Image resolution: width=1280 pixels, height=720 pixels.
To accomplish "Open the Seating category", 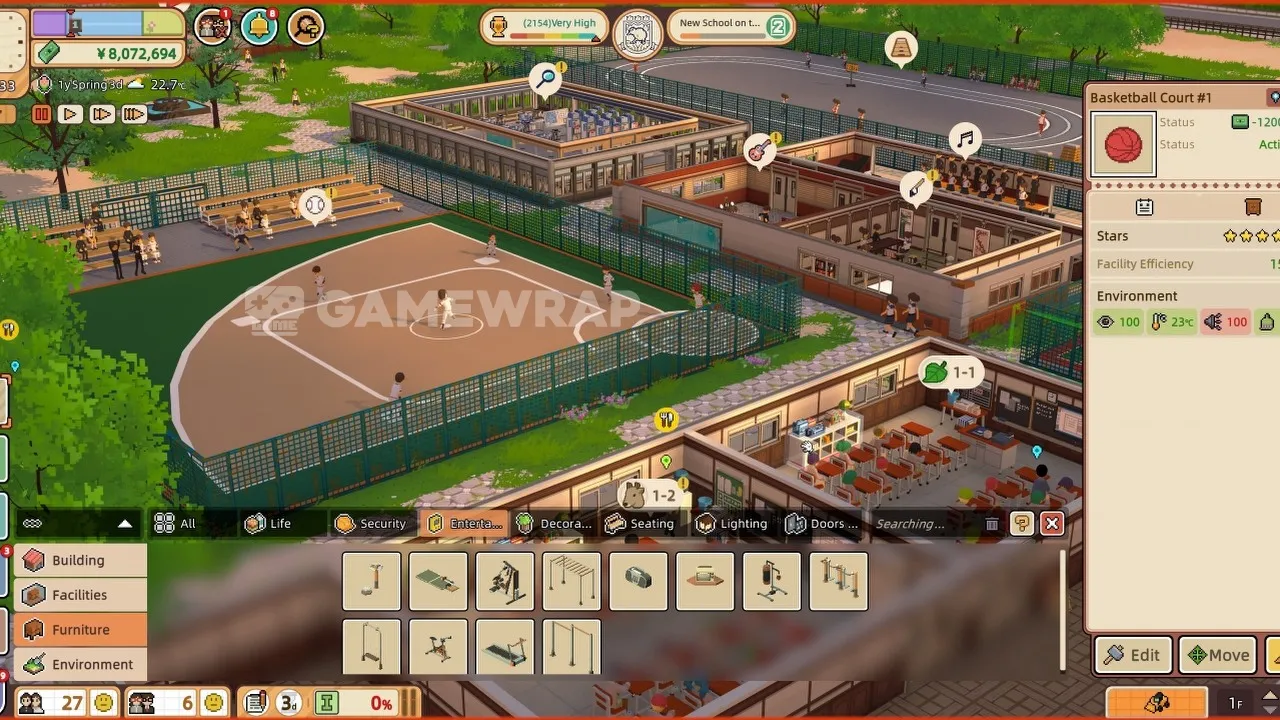I will tap(640, 523).
